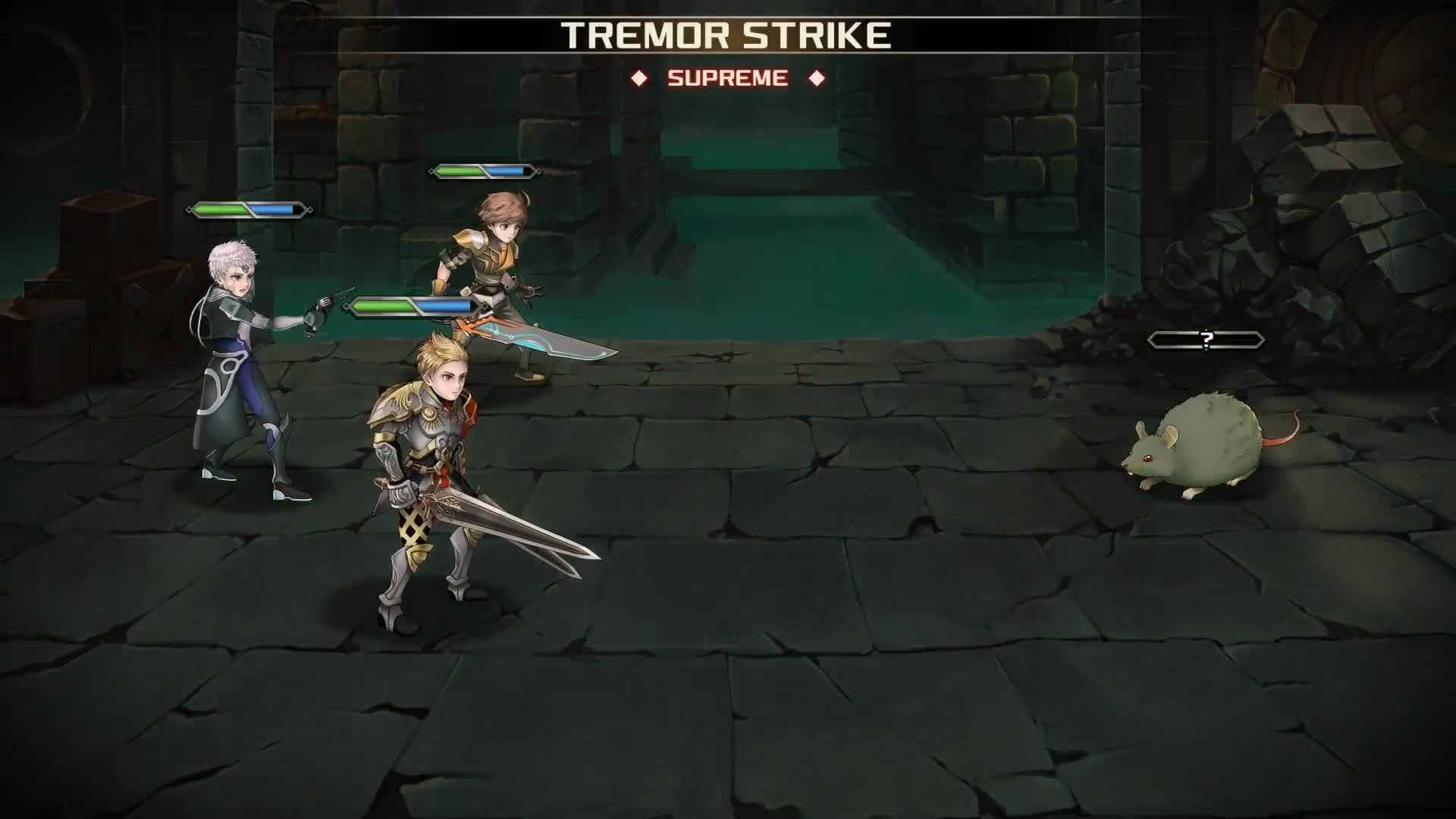
Task: Click the TREMOR STRIKE skill banner
Action: (x=726, y=34)
